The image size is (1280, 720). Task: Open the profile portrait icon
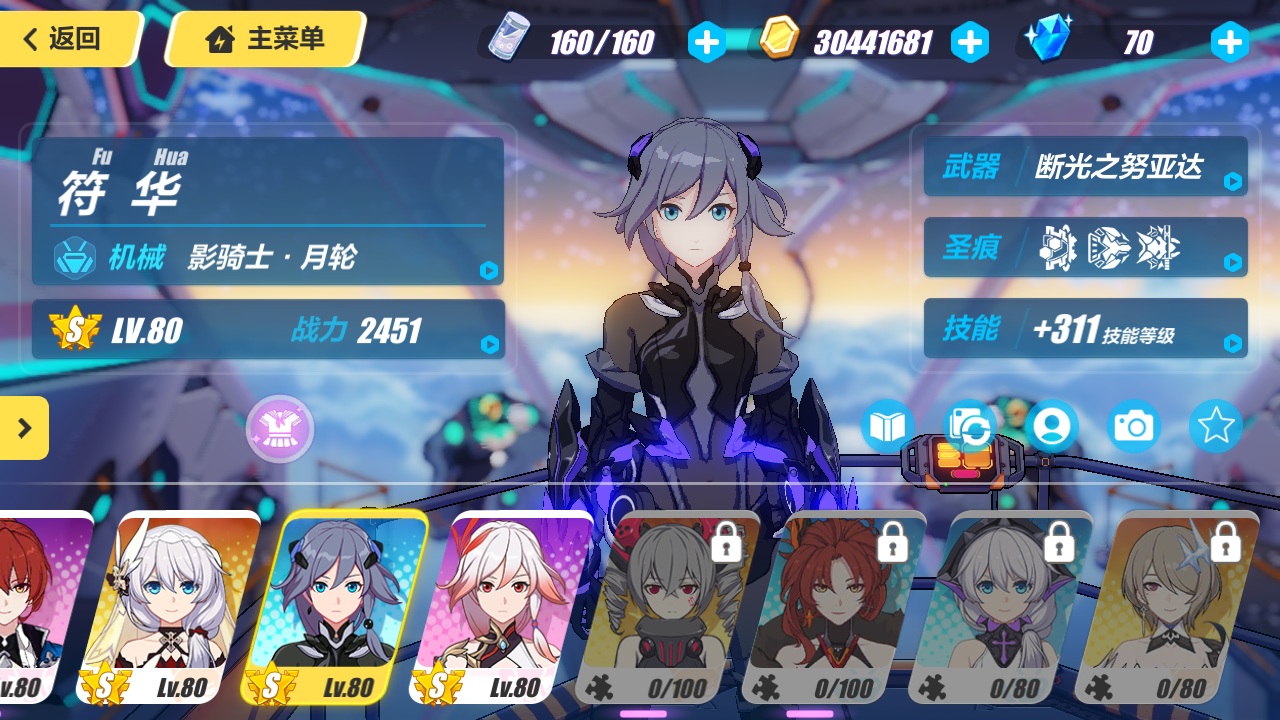coord(1051,427)
